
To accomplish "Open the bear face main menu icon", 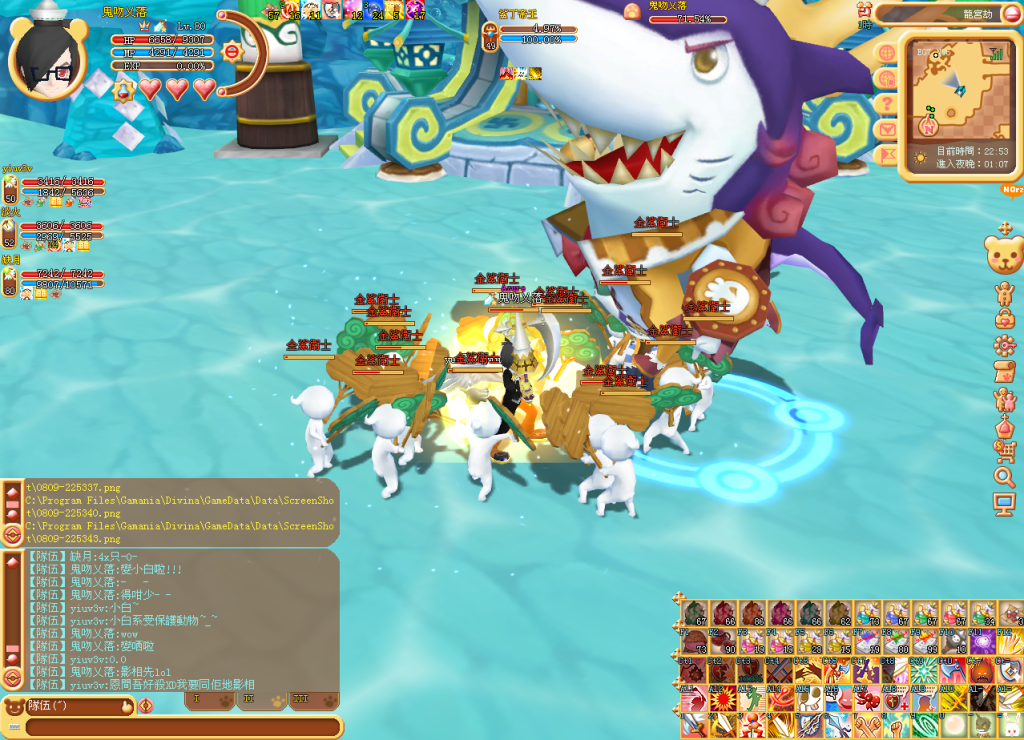I will [x=1003, y=253].
